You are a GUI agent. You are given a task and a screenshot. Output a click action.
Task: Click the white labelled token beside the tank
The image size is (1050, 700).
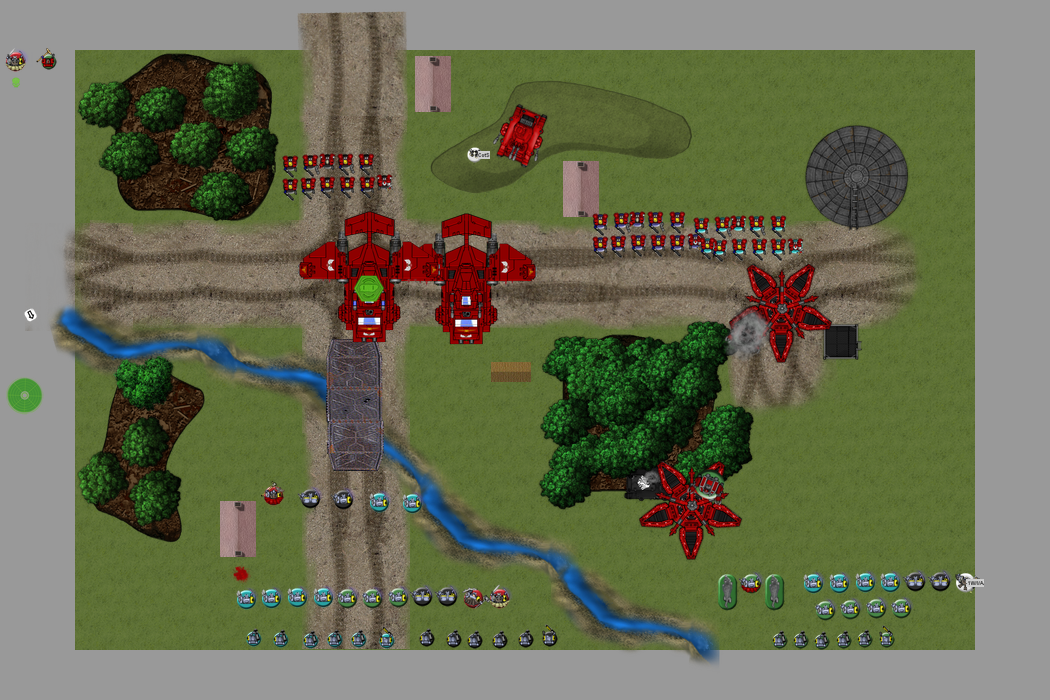coord(479,154)
